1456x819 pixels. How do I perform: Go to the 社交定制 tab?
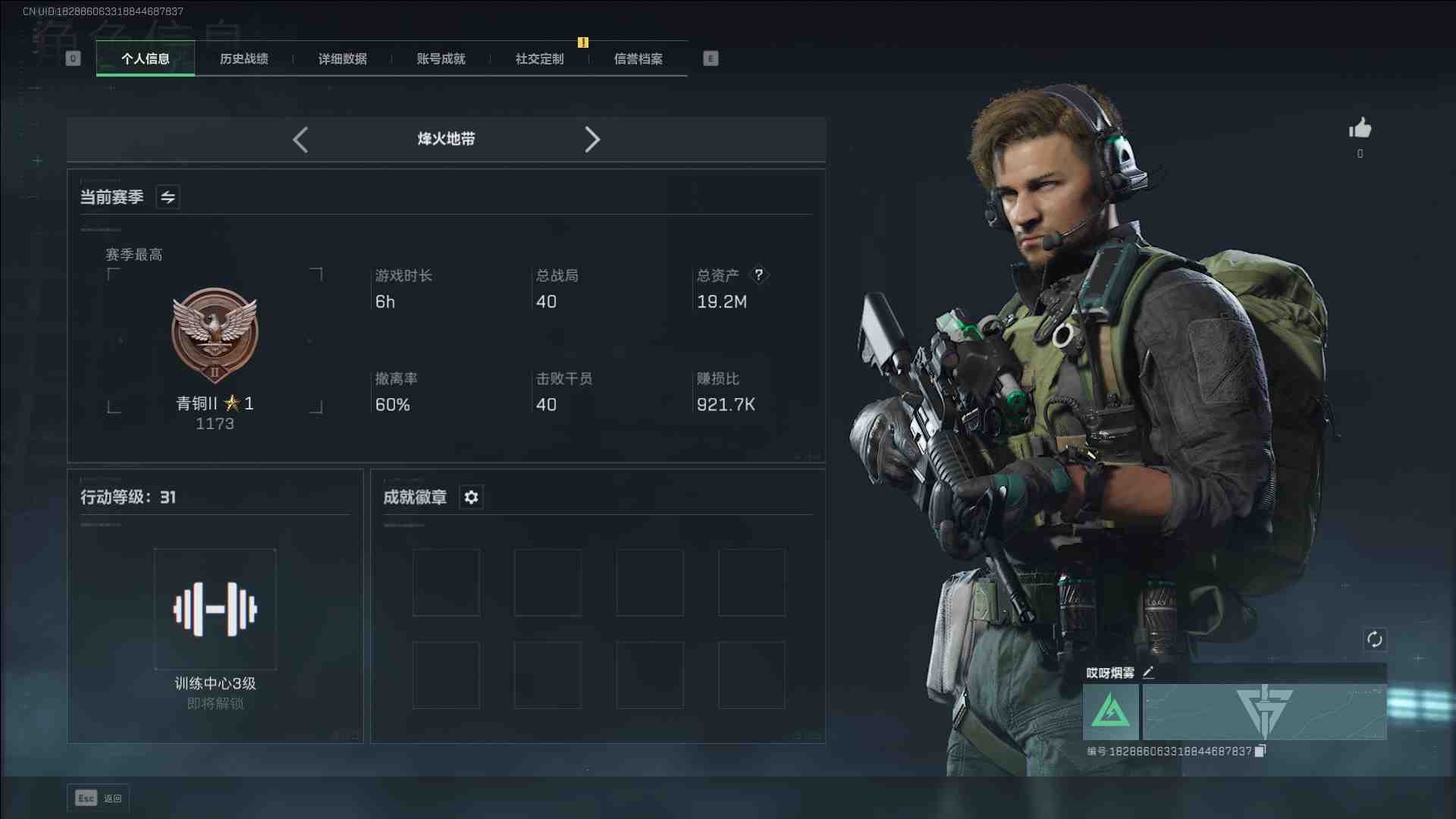540,59
